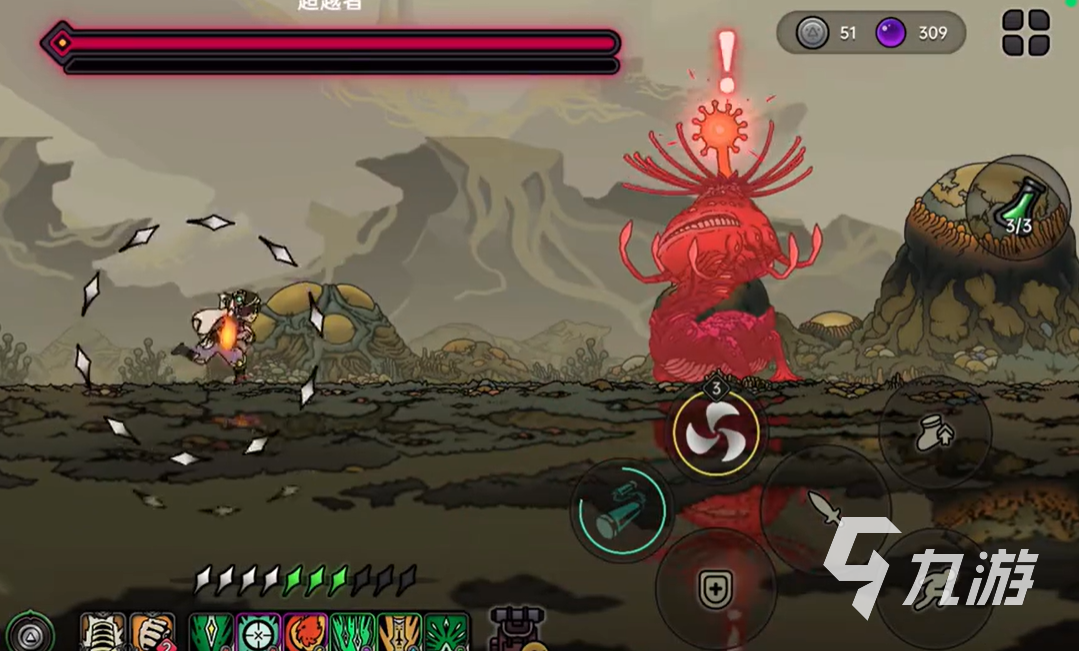Attack with the sword button
Image resolution: width=1079 pixels, height=651 pixels.
click(x=825, y=506)
